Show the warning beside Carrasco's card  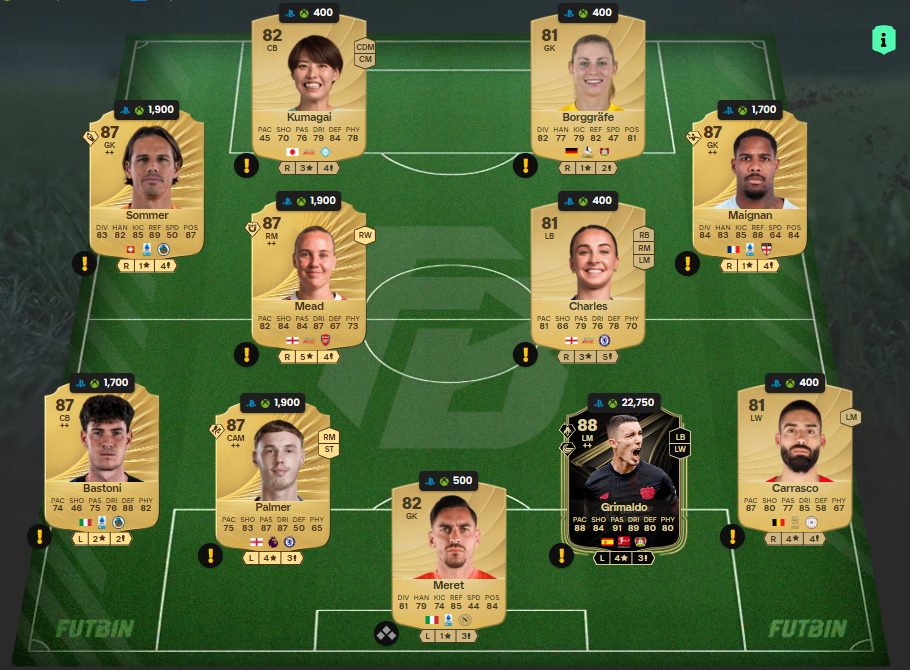coord(733,537)
